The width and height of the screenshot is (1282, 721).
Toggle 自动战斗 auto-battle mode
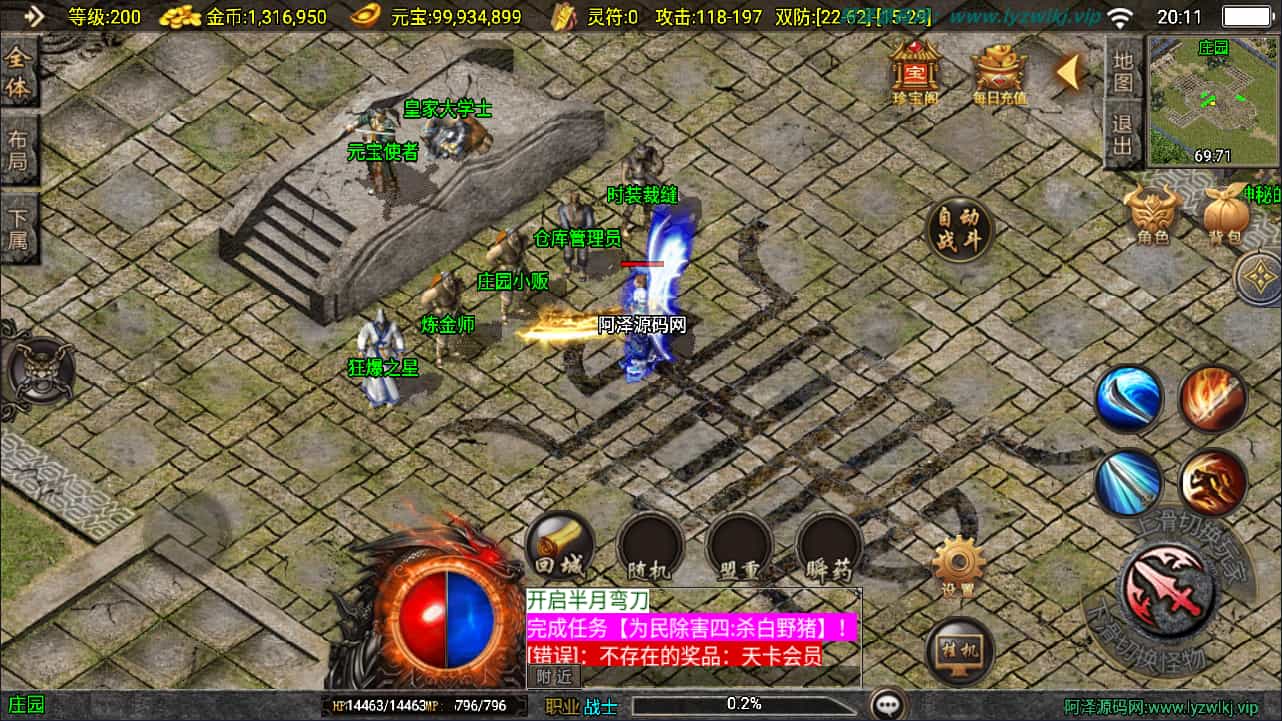[961, 228]
